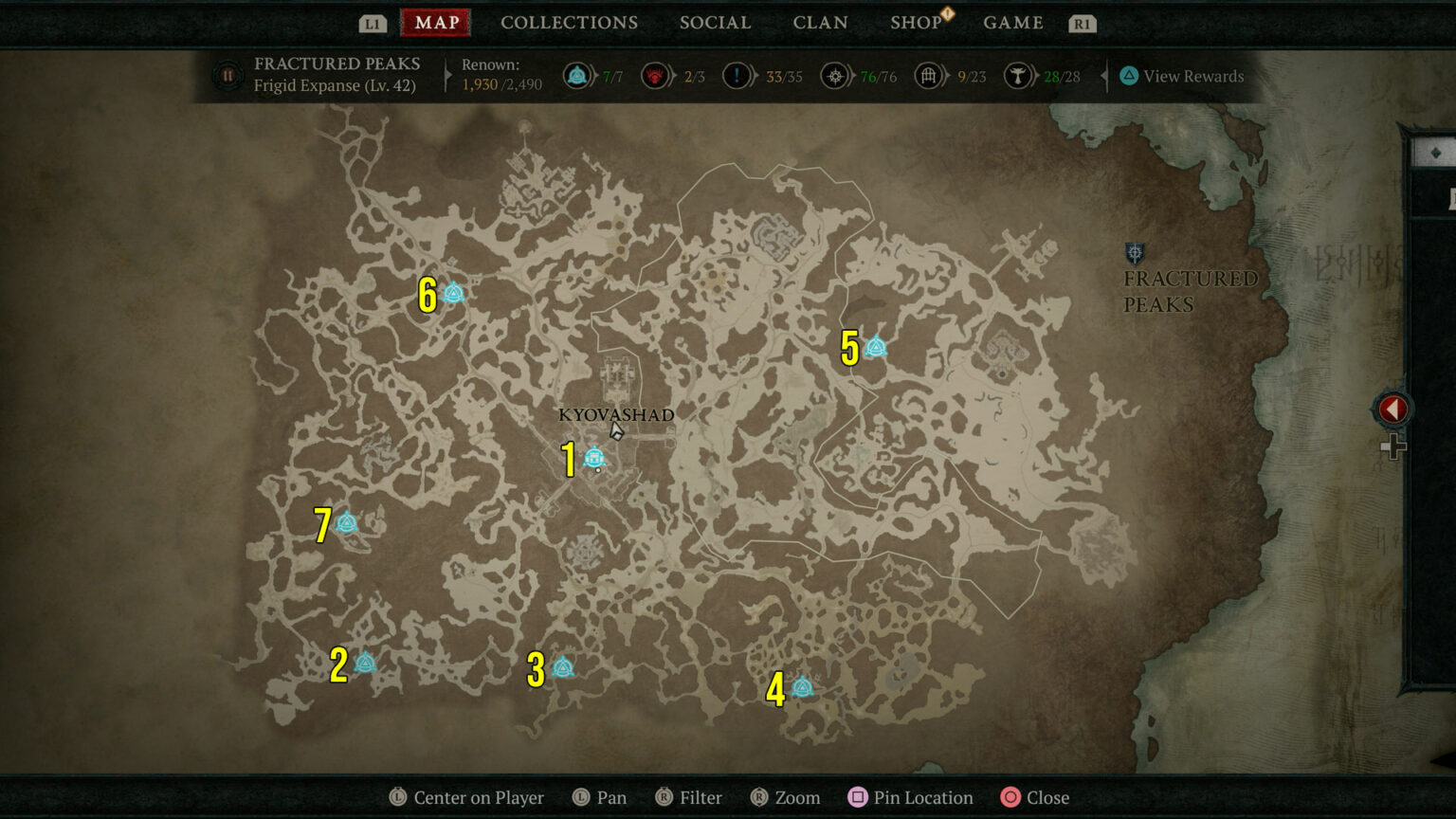The width and height of the screenshot is (1456, 819).
Task: Select waypoint marker number 5 near the east
Action: (x=874, y=348)
